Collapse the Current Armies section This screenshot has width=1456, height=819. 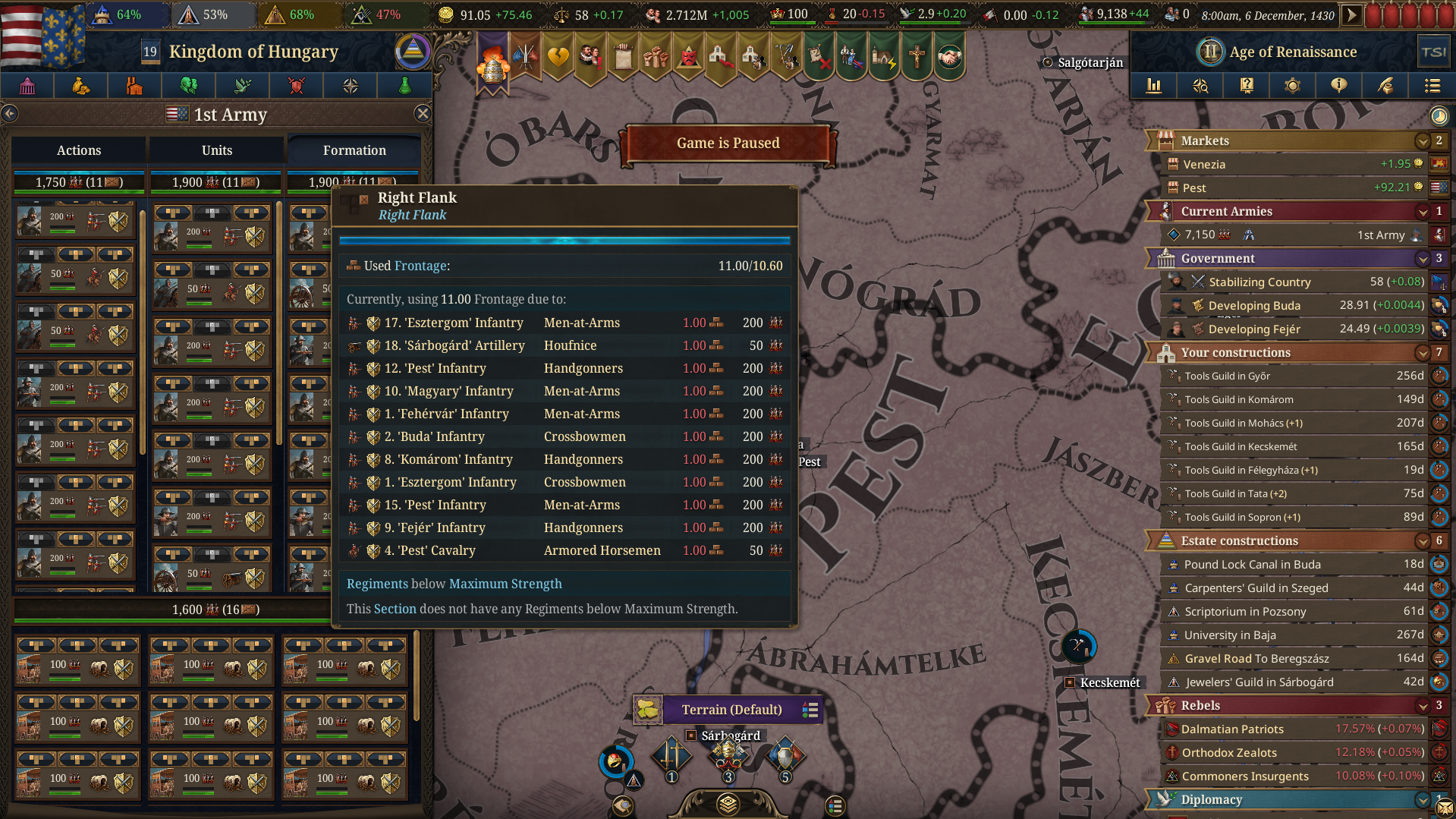1422,211
